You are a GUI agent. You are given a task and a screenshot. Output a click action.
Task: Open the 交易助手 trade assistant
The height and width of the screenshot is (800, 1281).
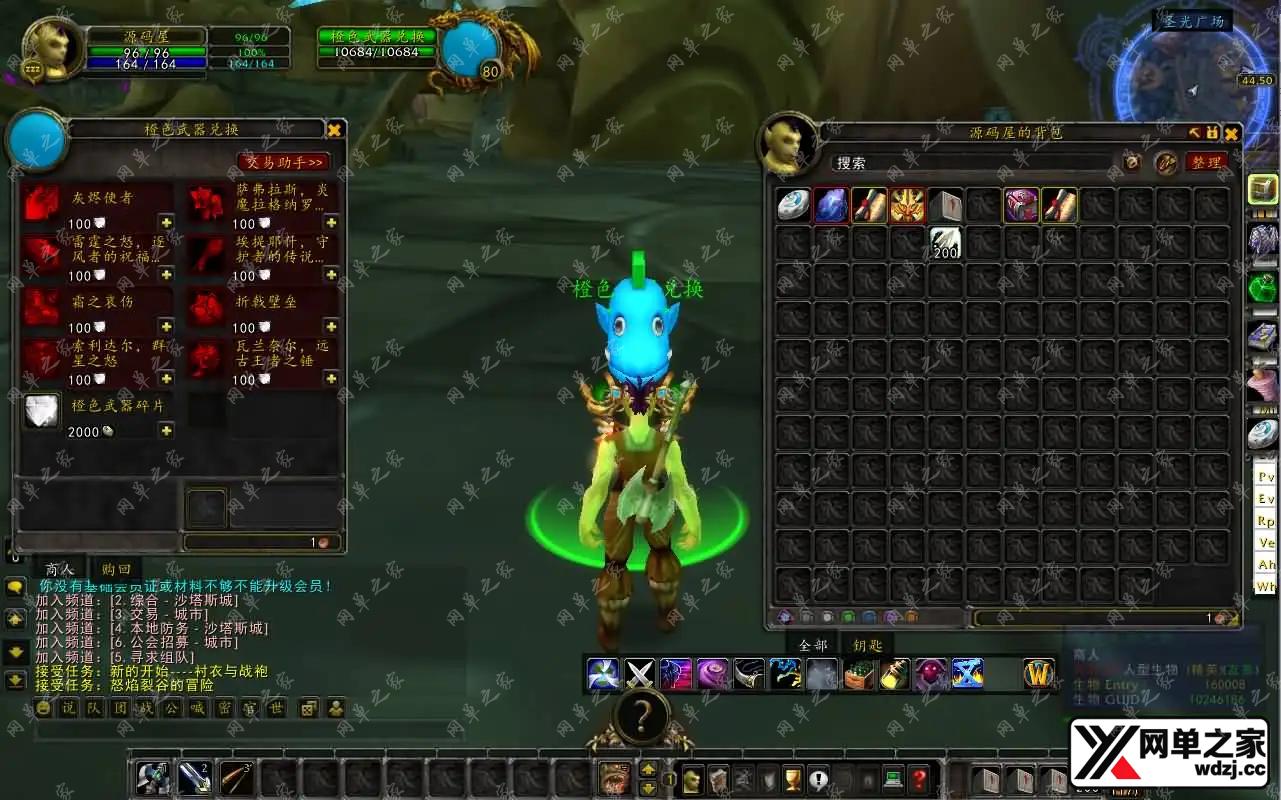point(284,162)
